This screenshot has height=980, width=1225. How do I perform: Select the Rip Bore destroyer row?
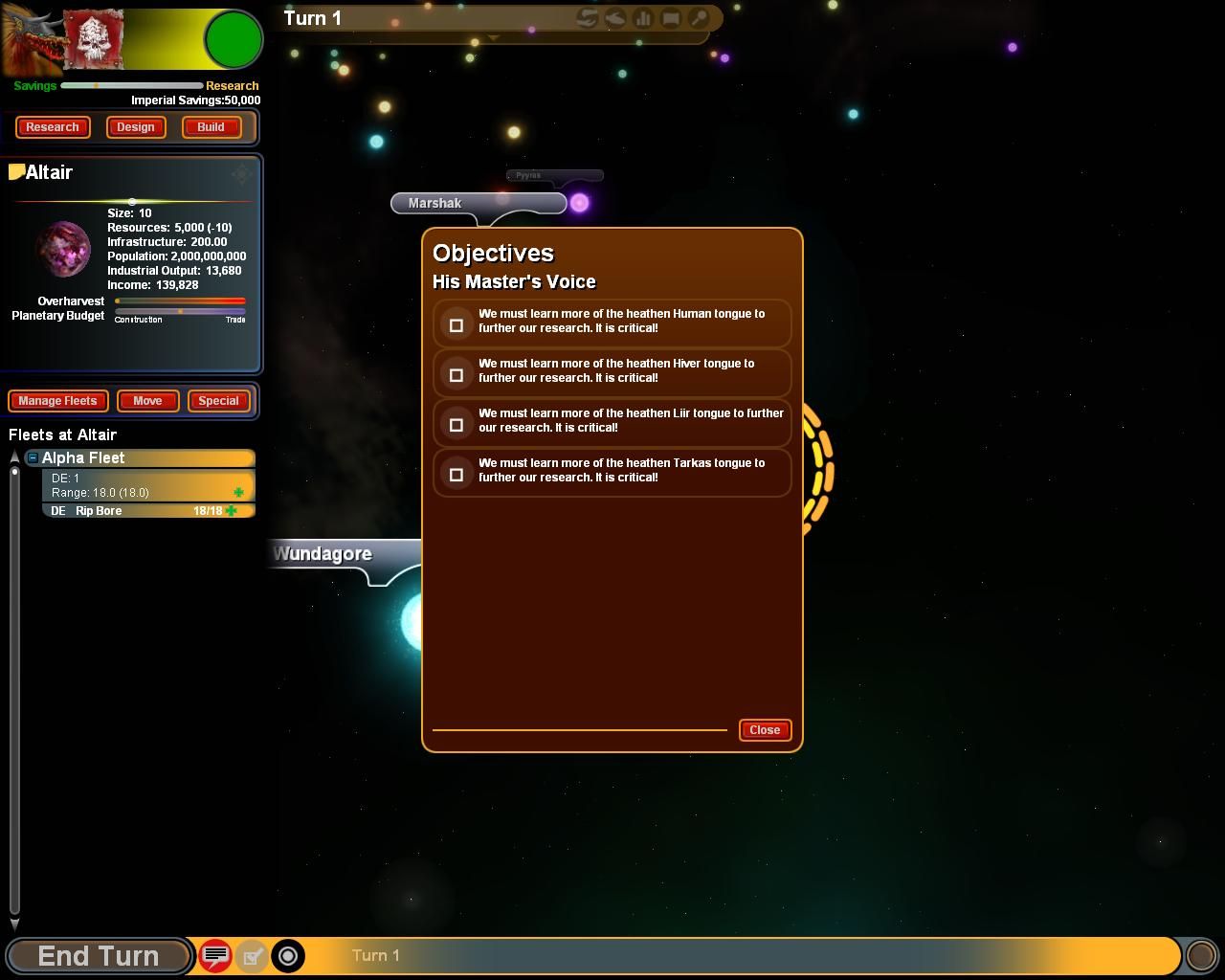tap(144, 511)
